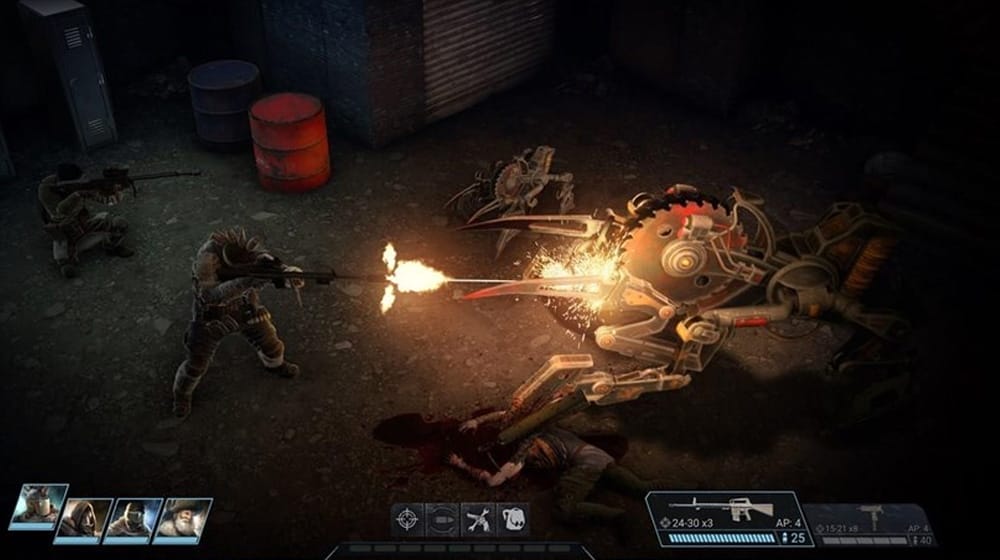The image size is (1000, 560).
Task: Activate the crosshair aimed shot action
Action: (407, 519)
